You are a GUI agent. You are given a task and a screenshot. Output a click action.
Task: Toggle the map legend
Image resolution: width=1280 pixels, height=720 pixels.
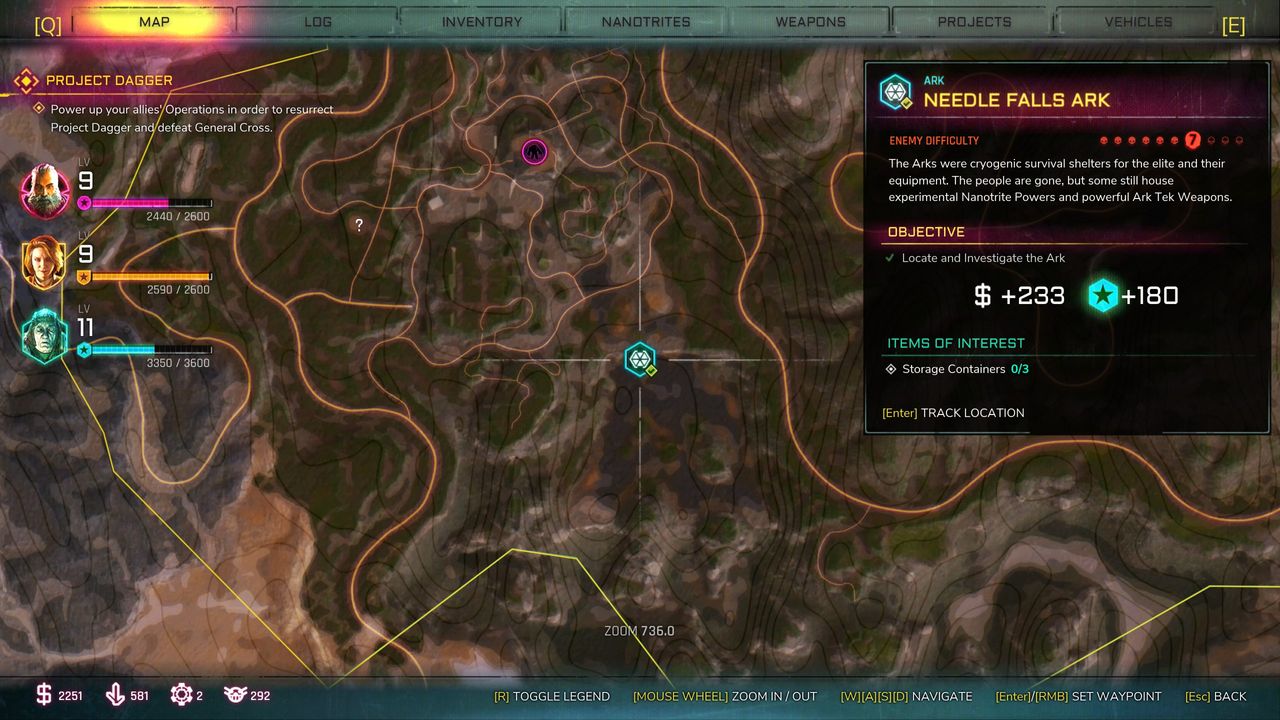[x=551, y=696]
